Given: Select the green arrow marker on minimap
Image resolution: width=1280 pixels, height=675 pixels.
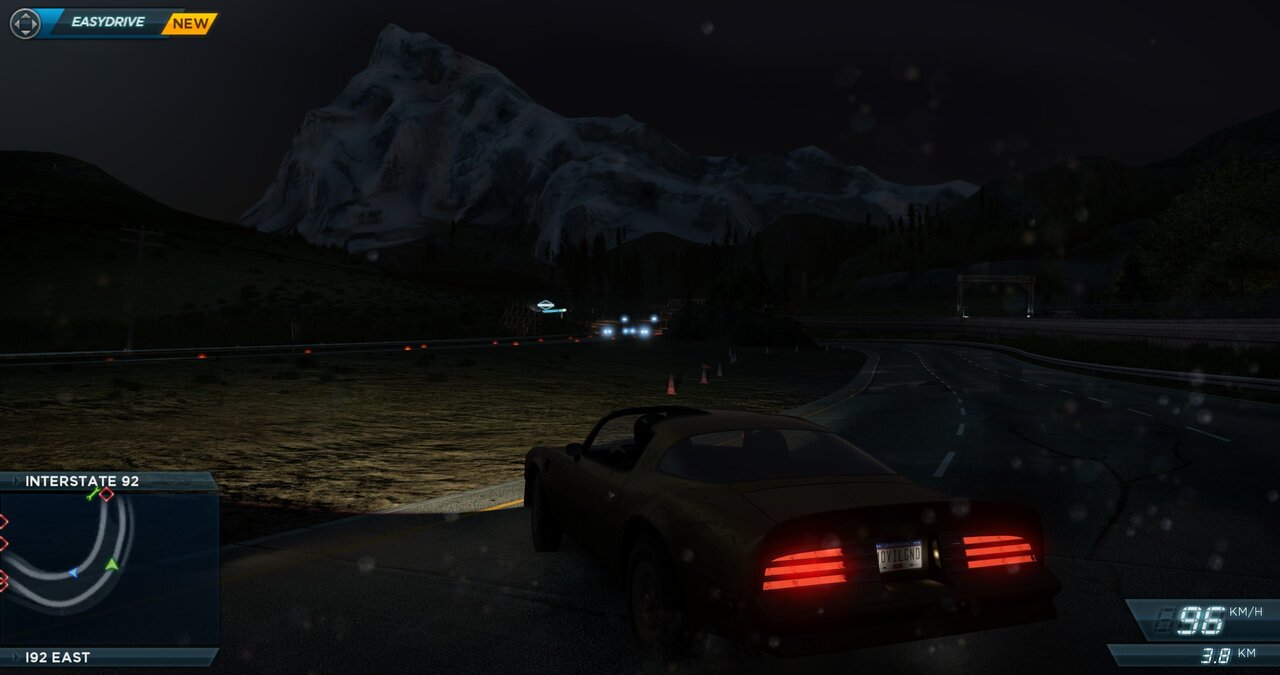Looking at the screenshot, I should [x=112, y=565].
